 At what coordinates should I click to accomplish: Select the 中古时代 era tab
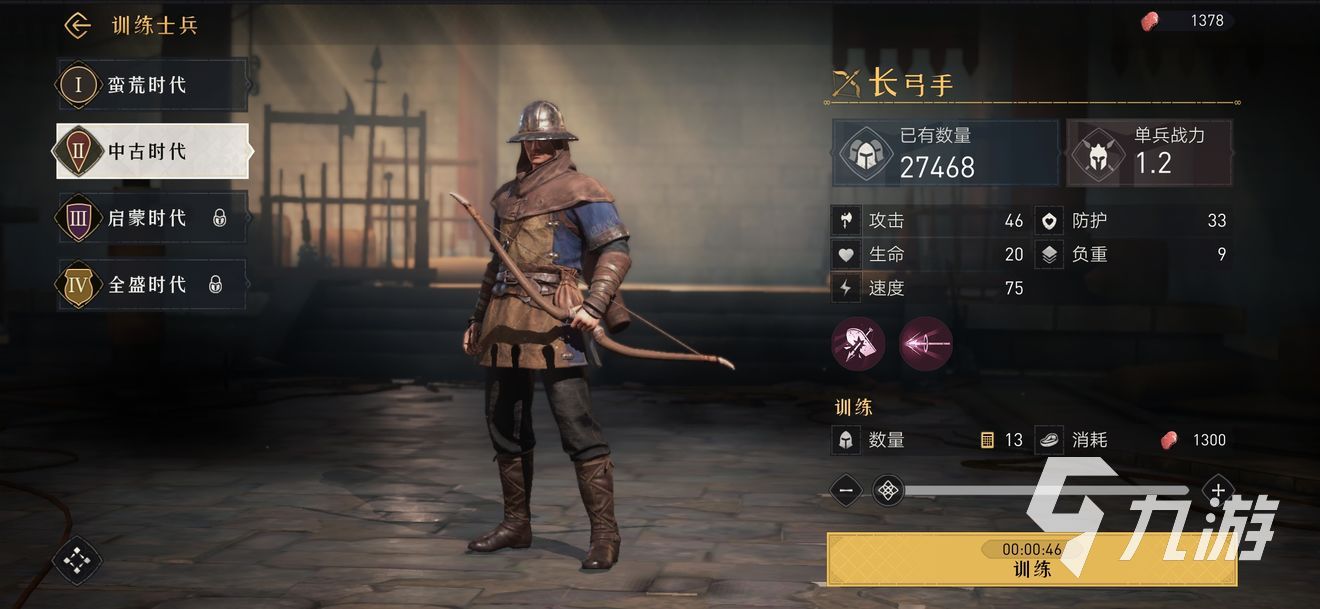152,152
